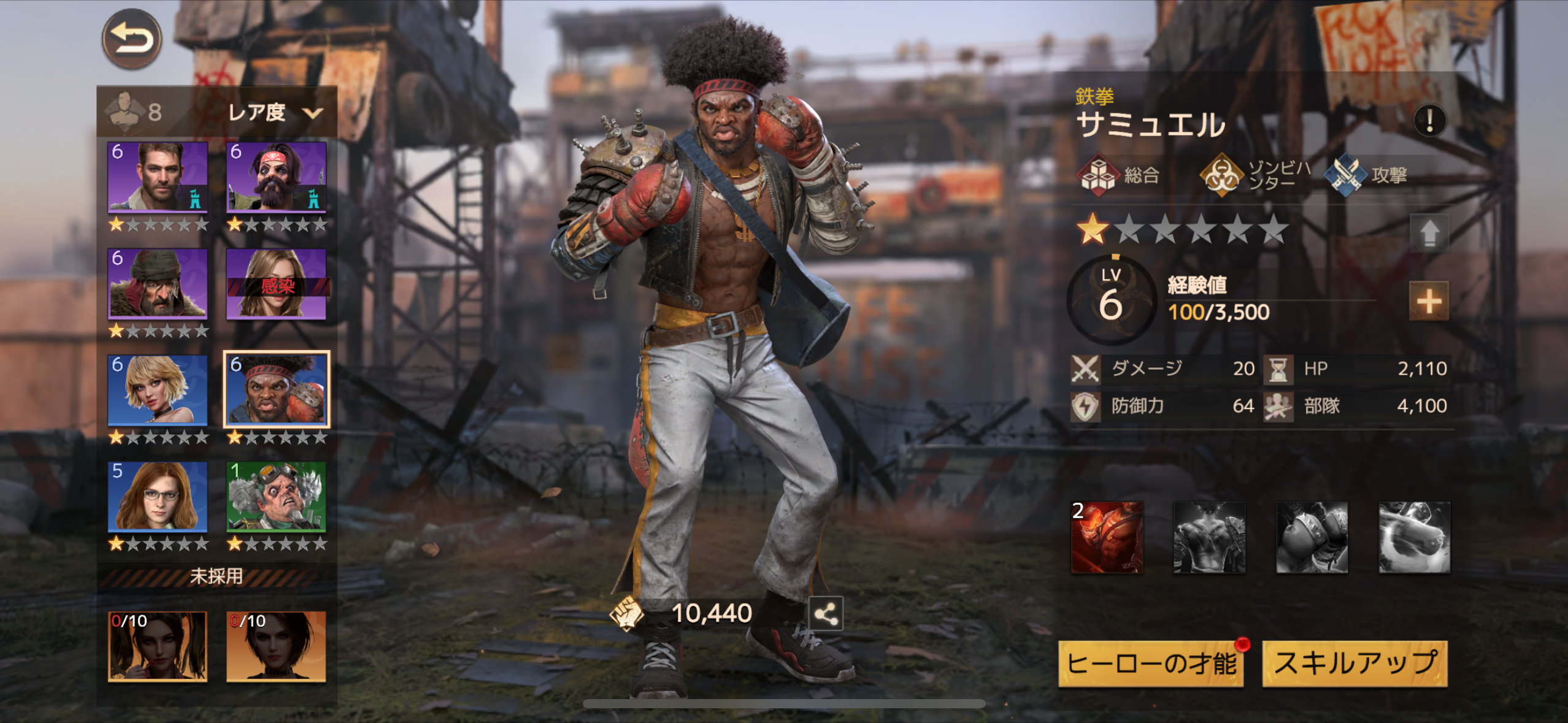Open the レア度 sort dropdown

(x=274, y=112)
